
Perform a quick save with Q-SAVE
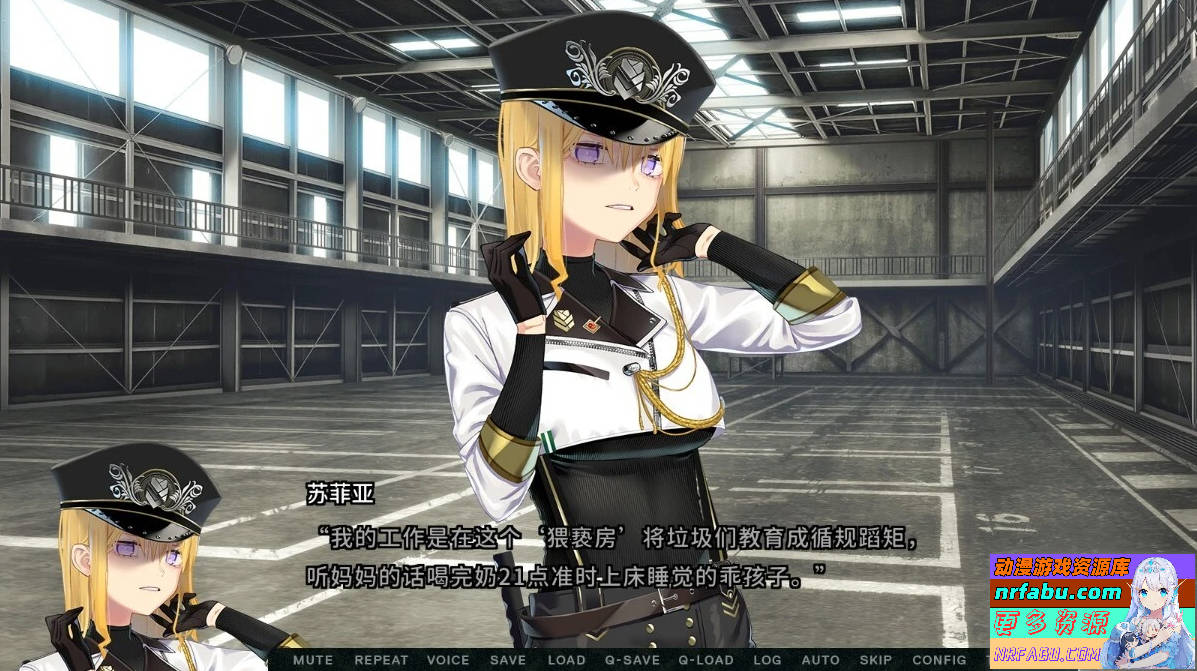632,660
